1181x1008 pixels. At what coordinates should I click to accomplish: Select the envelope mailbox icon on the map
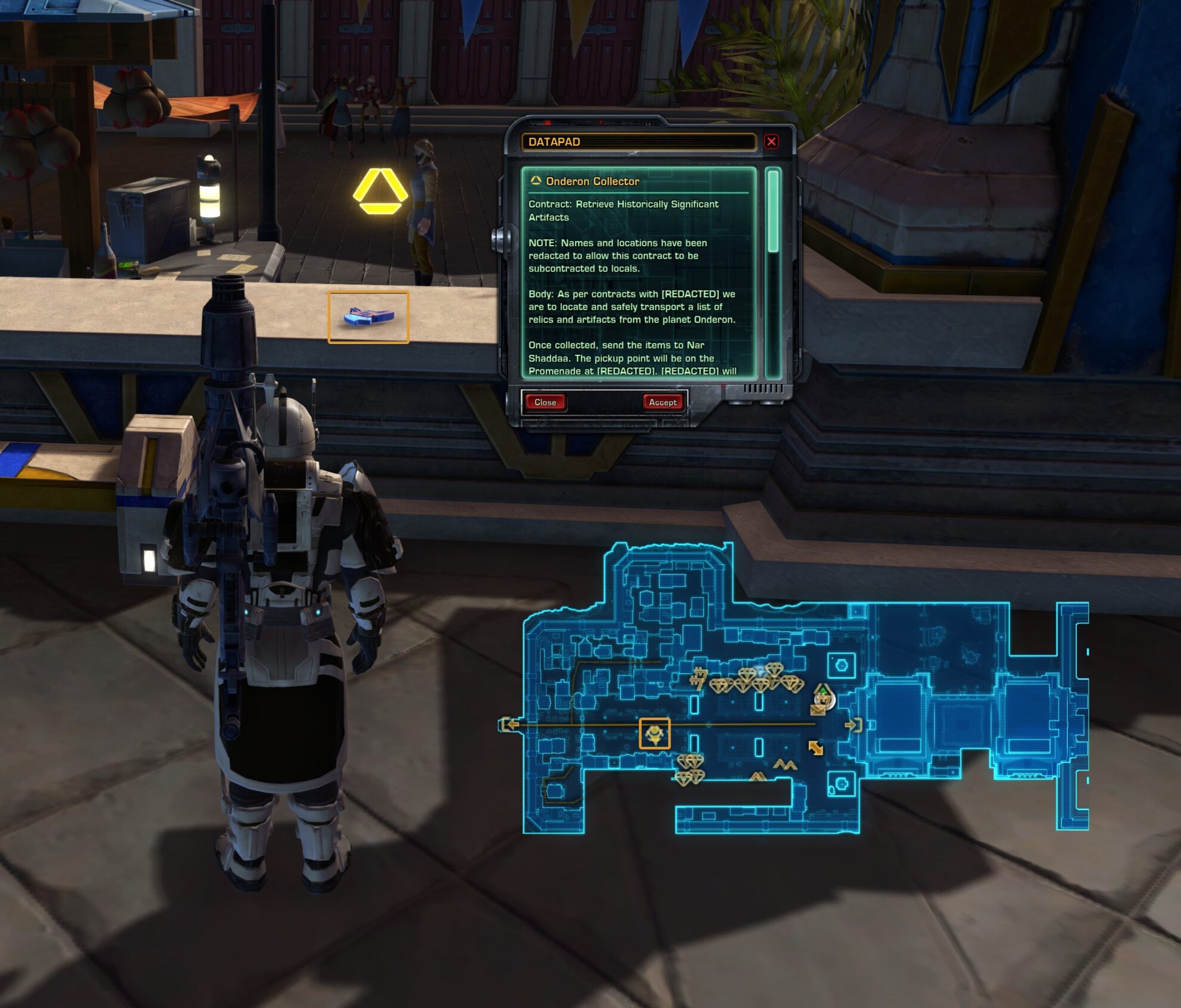pos(818,710)
